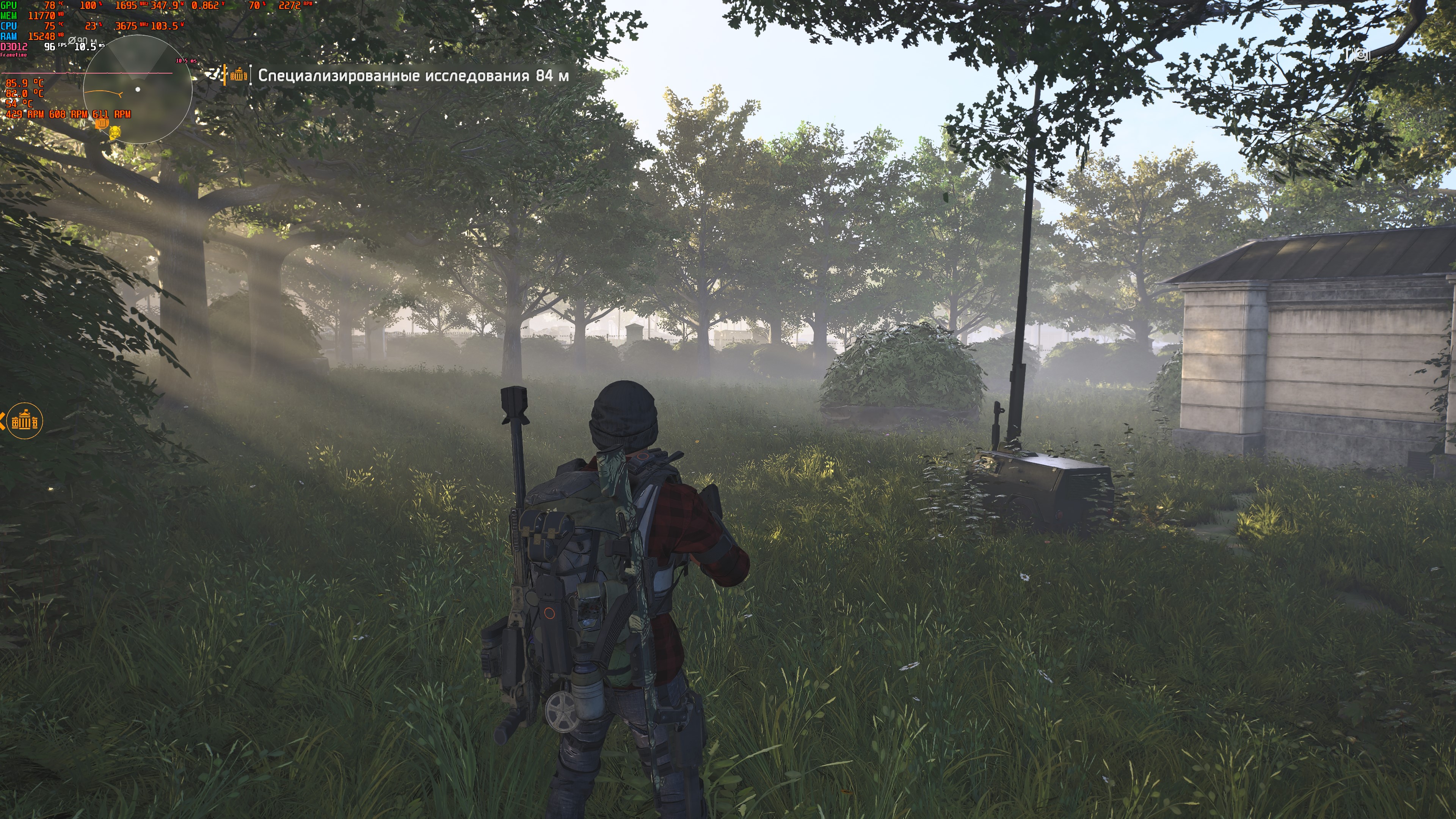Open the circular minimap

(137, 89)
